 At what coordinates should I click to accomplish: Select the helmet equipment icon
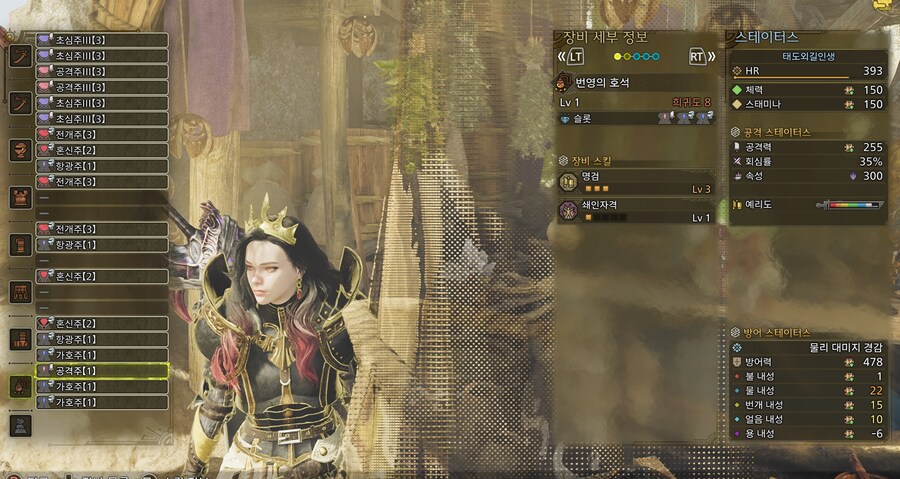(x=21, y=149)
